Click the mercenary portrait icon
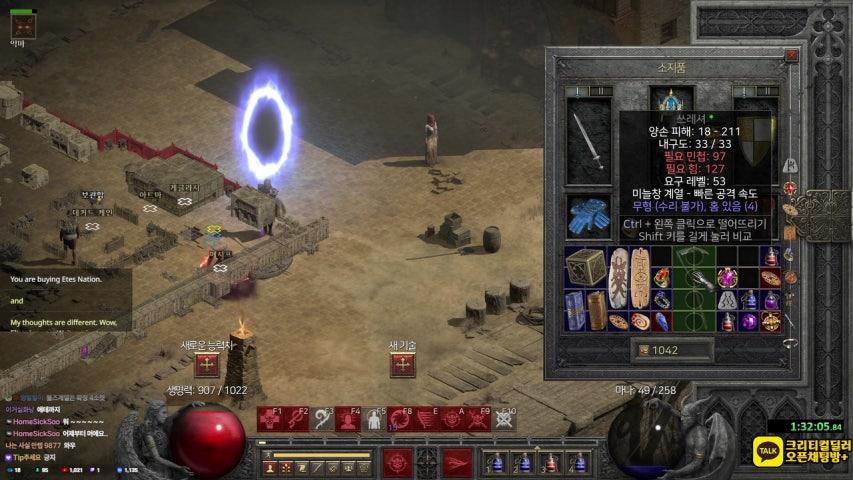 pos(22,25)
